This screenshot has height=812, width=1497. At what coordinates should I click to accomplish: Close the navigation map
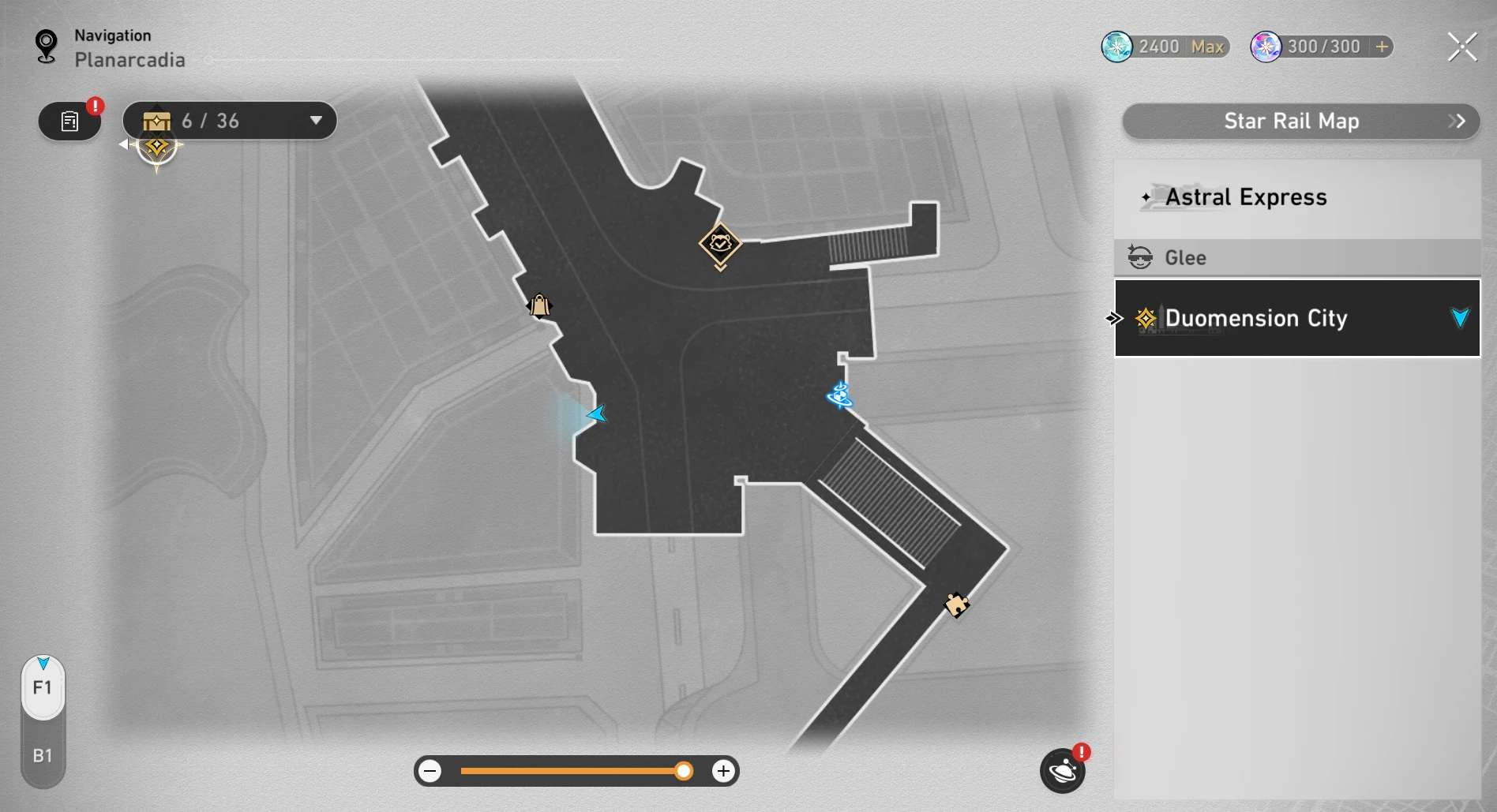coord(1461,47)
